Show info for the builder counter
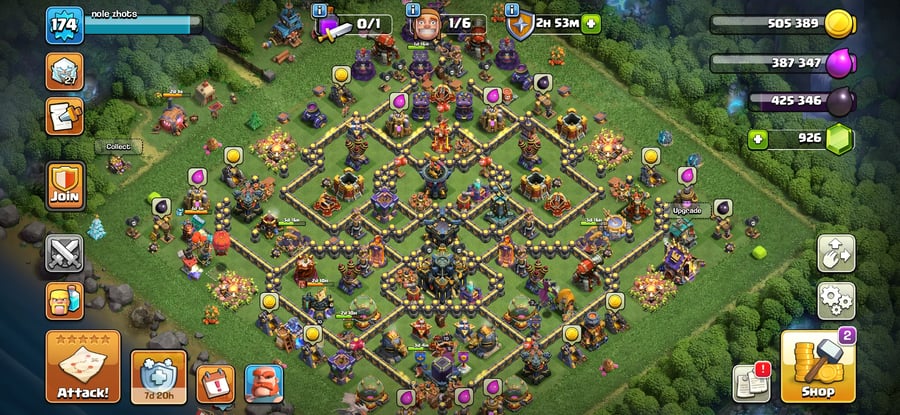This screenshot has width=900, height=415. pos(412,10)
